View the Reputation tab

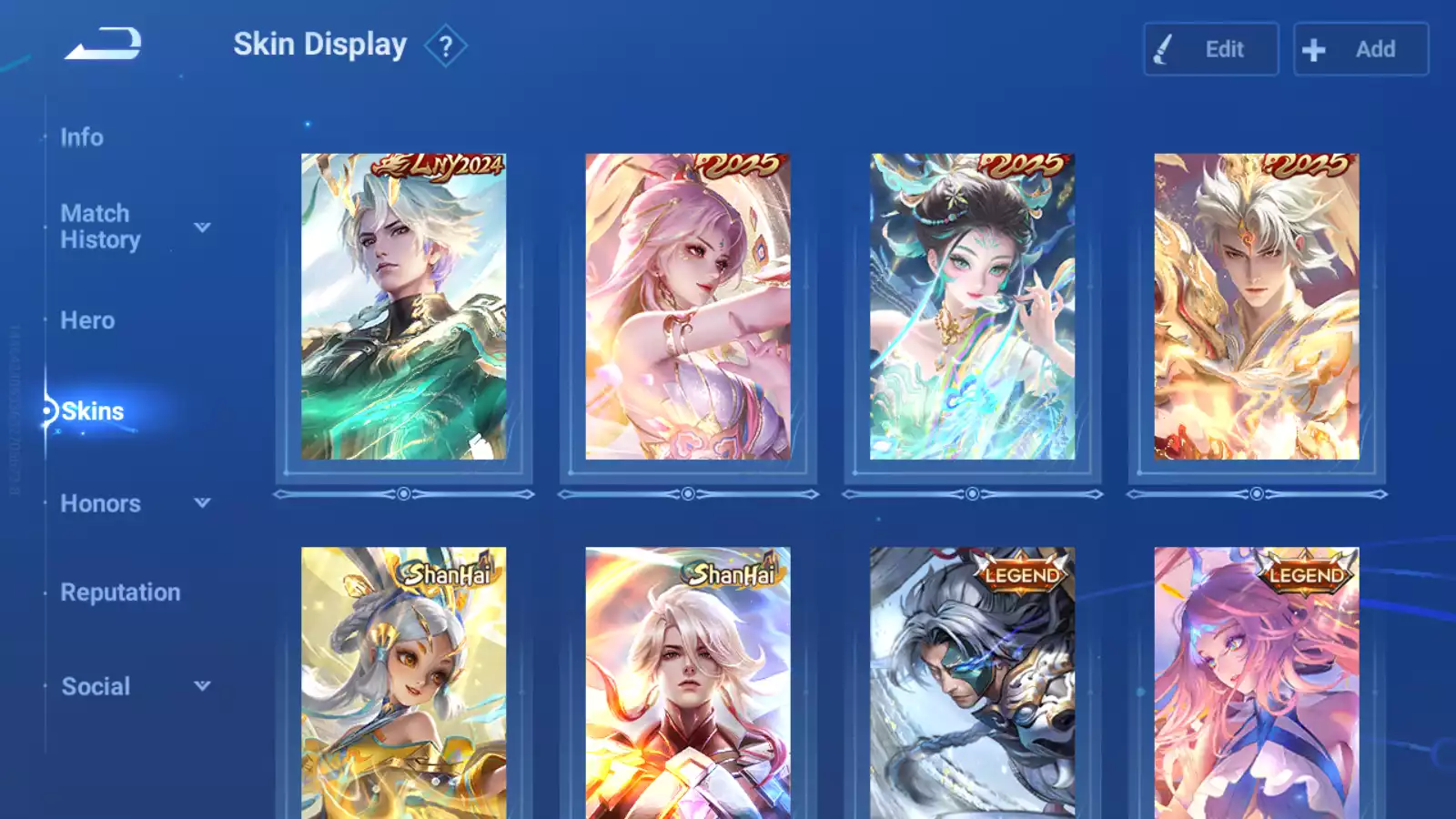click(x=120, y=592)
